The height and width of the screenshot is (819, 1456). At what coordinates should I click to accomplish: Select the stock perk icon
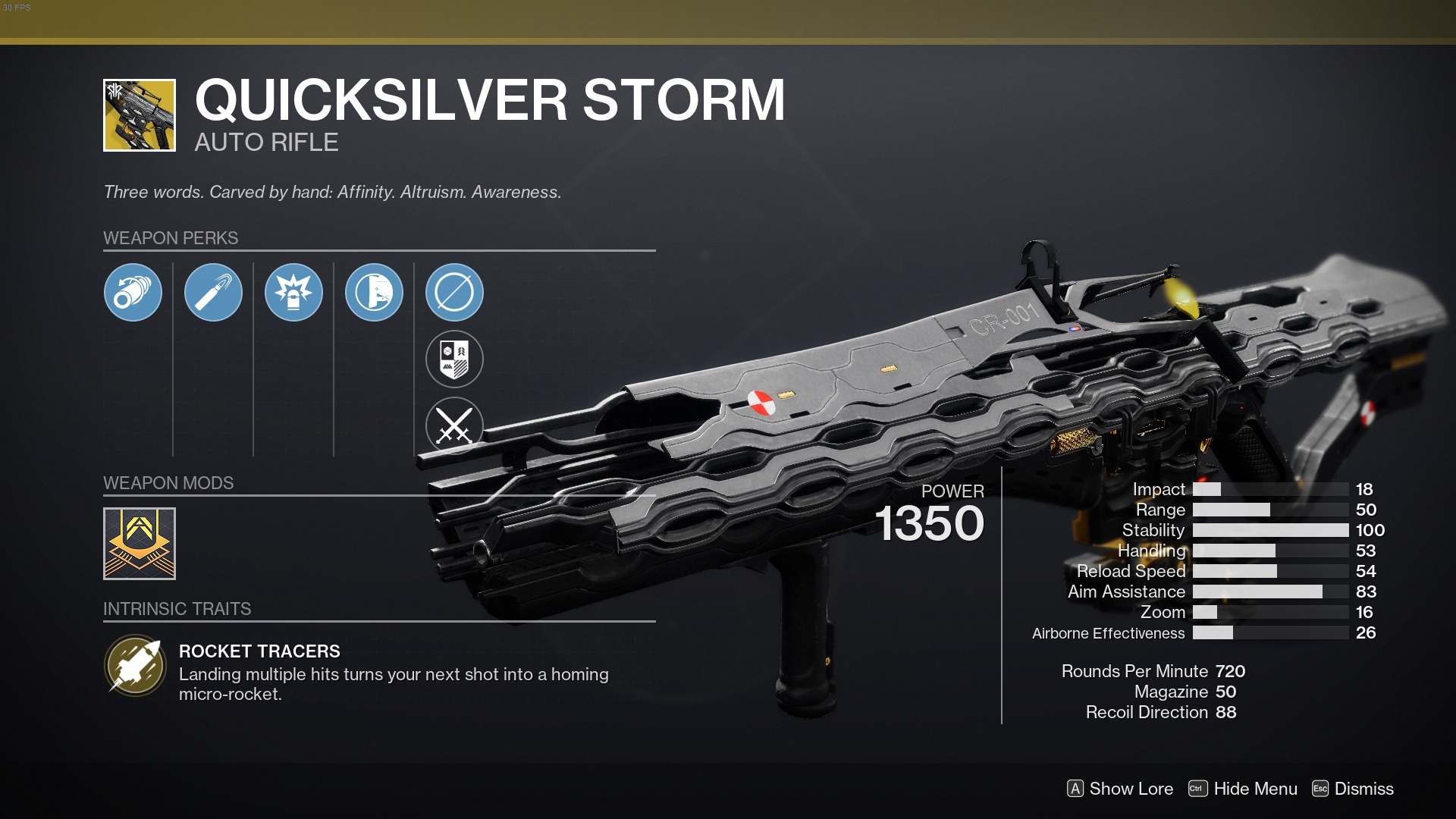pyautogui.click(x=374, y=292)
